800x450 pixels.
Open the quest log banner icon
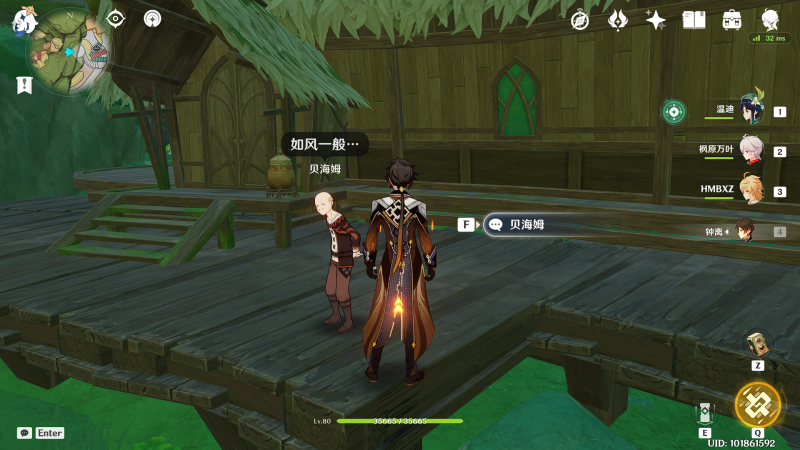pyautogui.click(x=24, y=85)
